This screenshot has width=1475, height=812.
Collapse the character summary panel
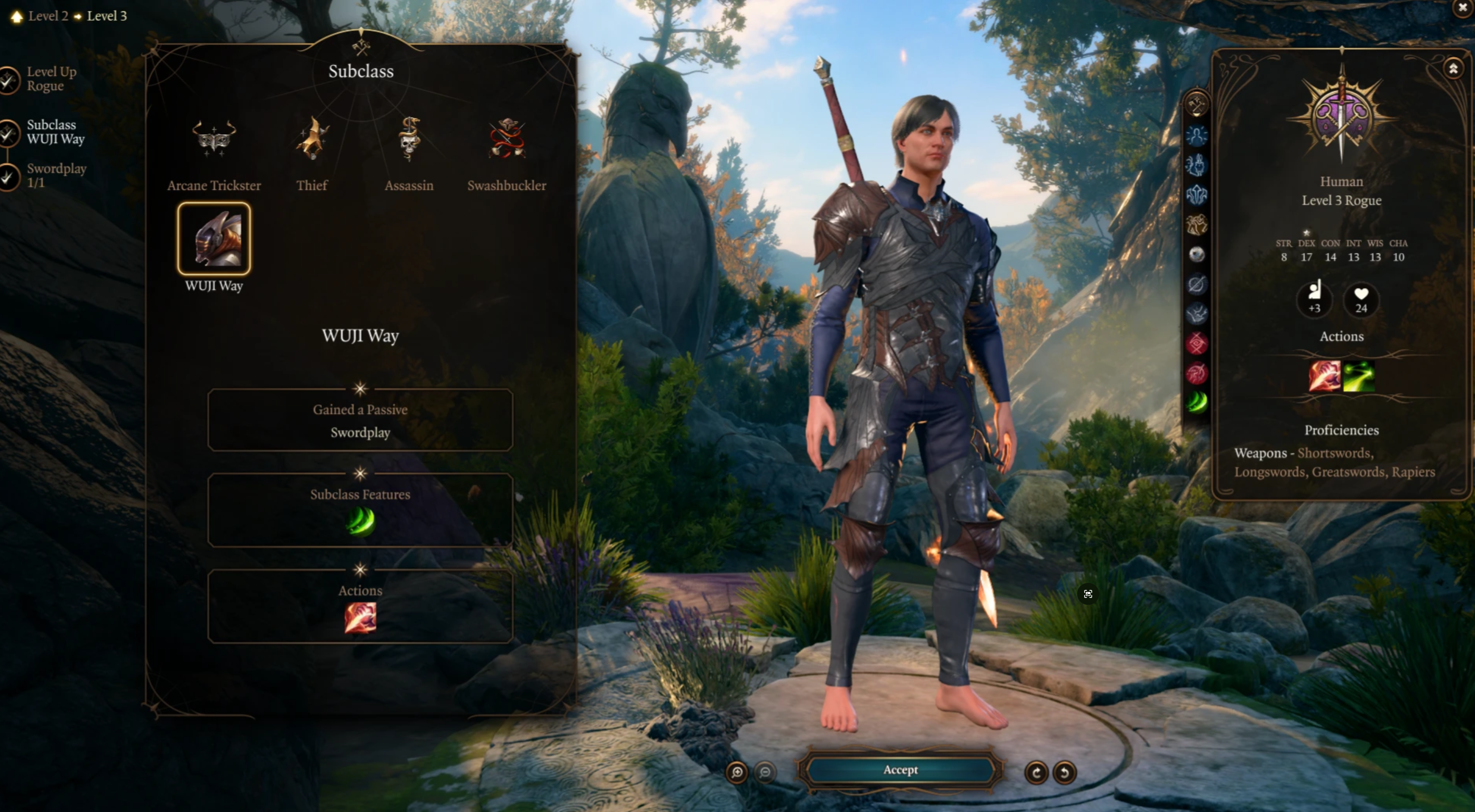tap(1453, 69)
